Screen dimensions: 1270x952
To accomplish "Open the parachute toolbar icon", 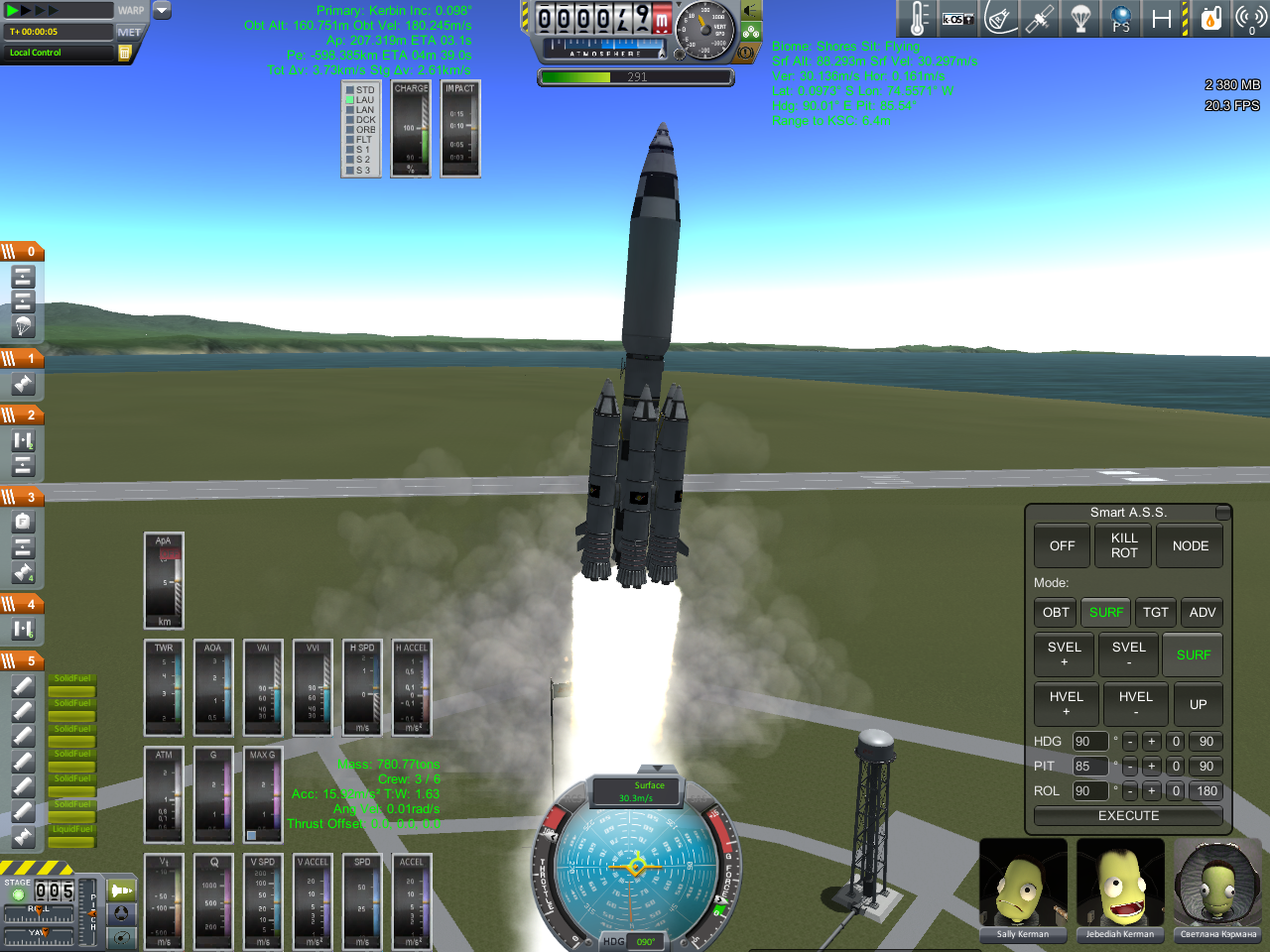I will [x=1080, y=19].
